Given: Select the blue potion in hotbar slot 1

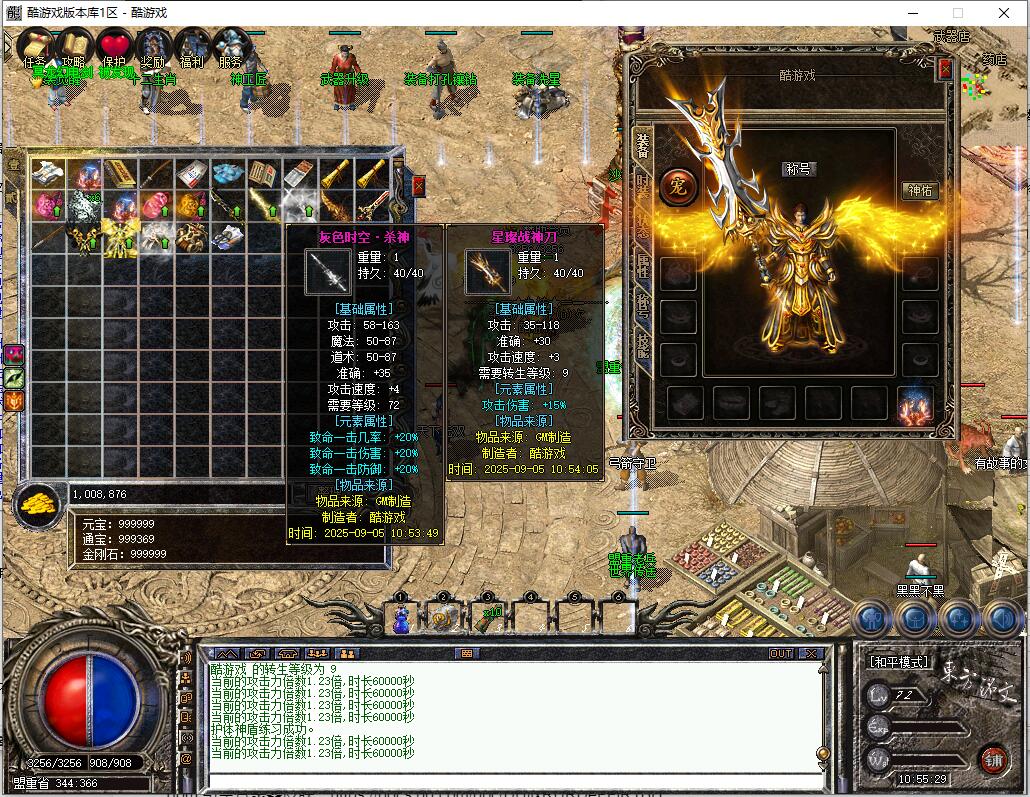Looking at the screenshot, I should pyautogui.click(x=400, y=620).
